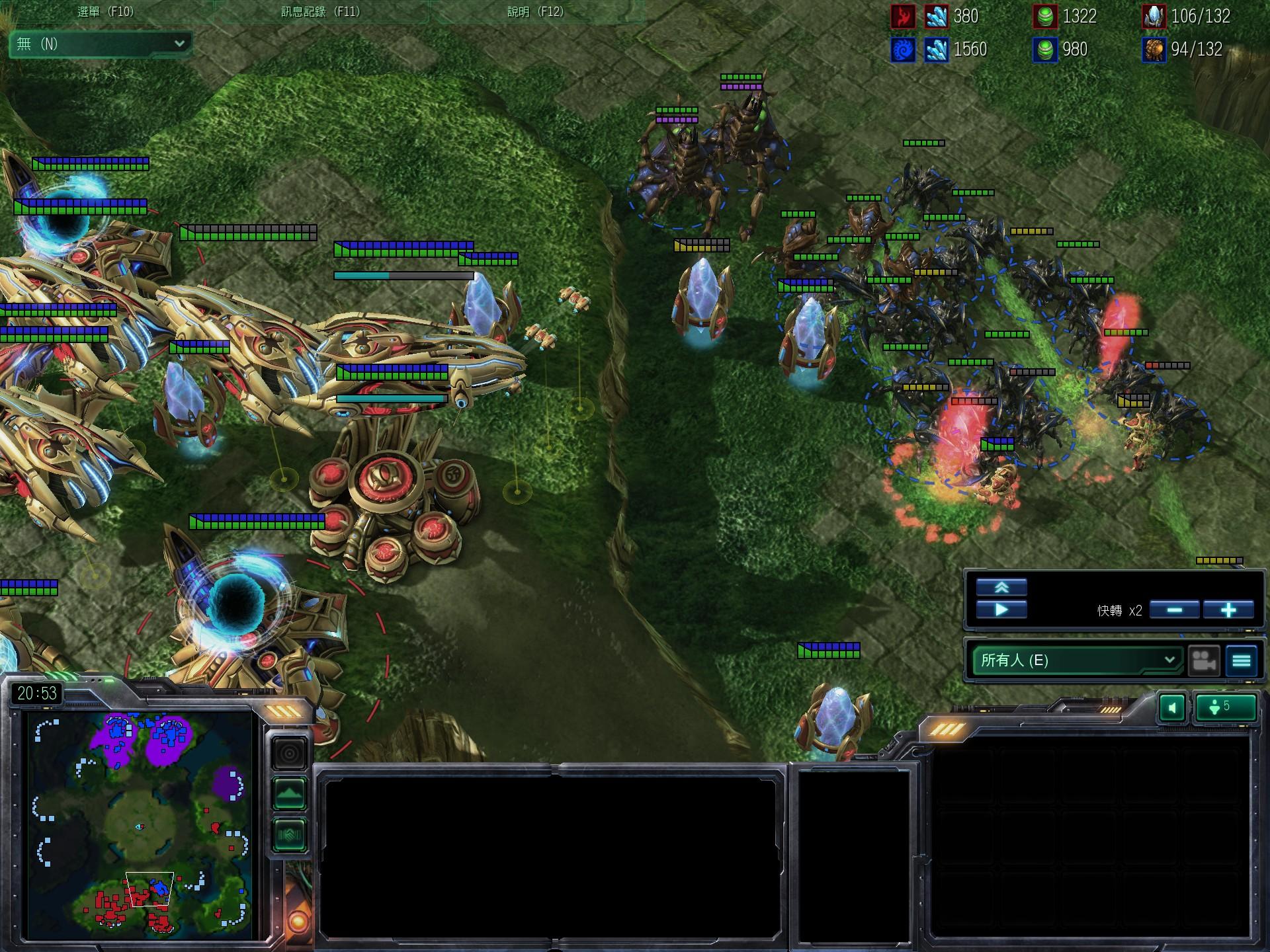The width and height of the screenshot is (1270, 952).
Task: Click the game timer showing 20:53
Action: (38, 694)
